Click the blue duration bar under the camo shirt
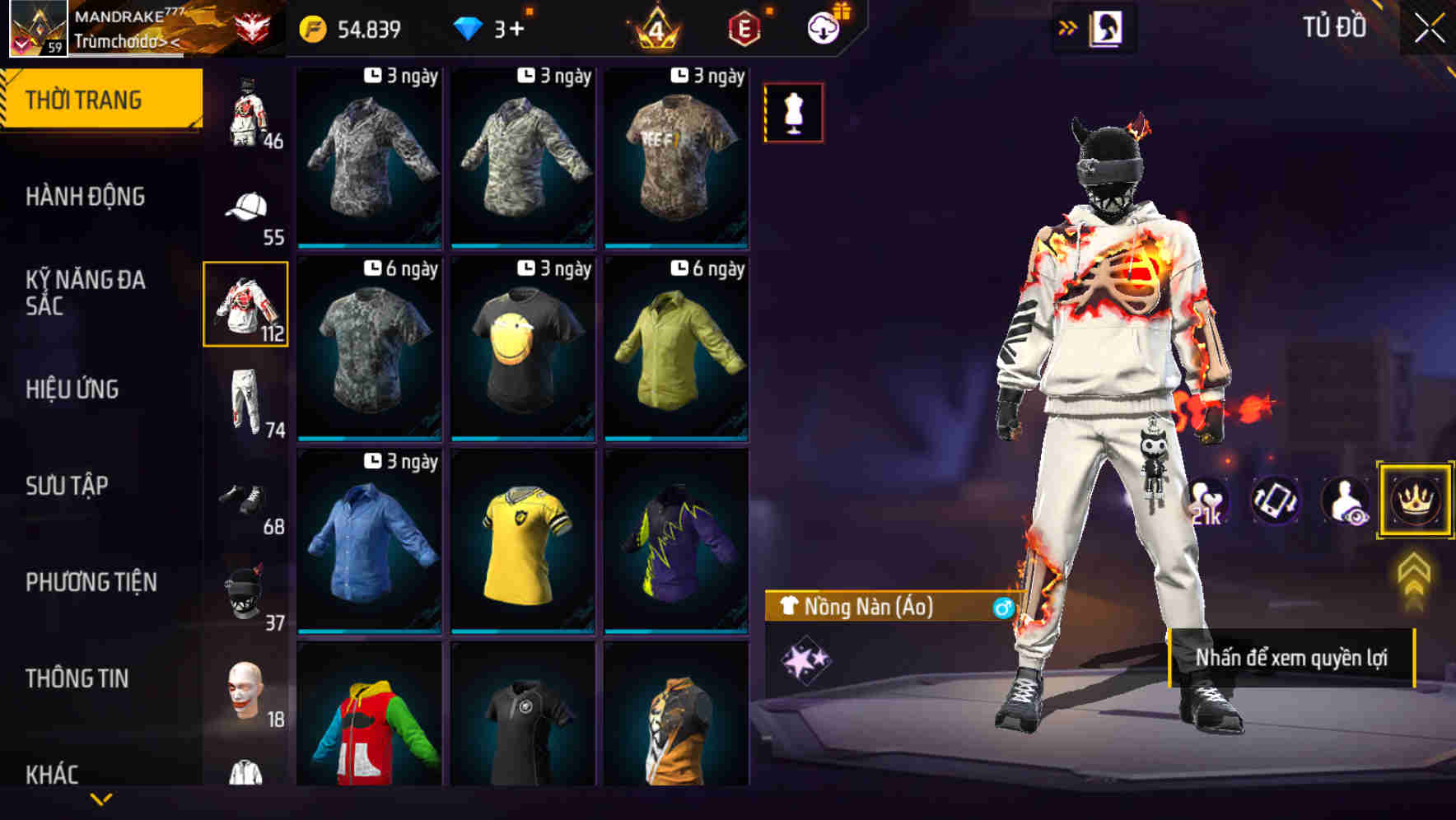The image size is (1456, 820). tap(368, 247)
